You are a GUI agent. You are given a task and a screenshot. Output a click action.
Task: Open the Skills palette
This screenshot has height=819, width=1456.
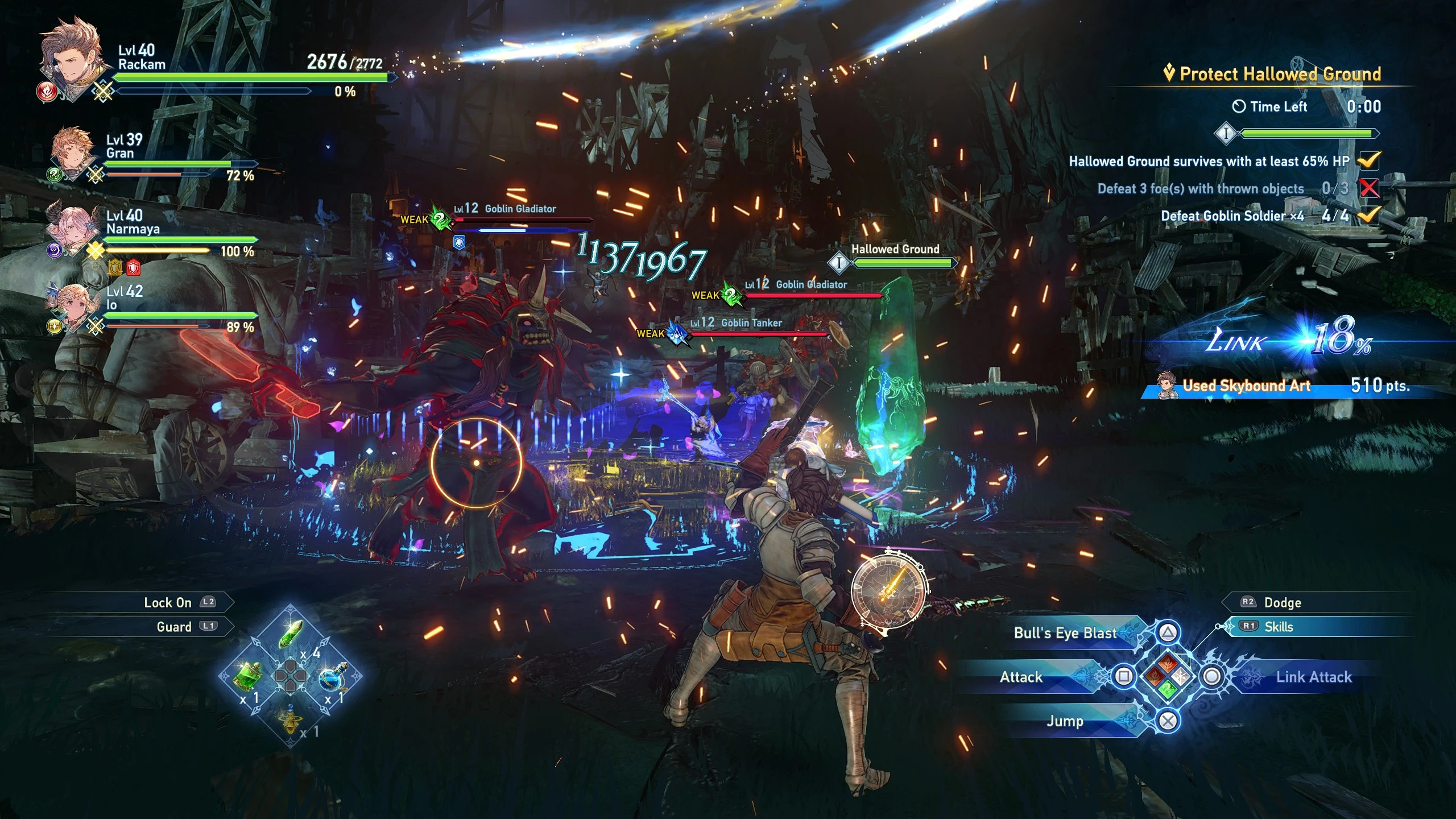pos(1278,627)
